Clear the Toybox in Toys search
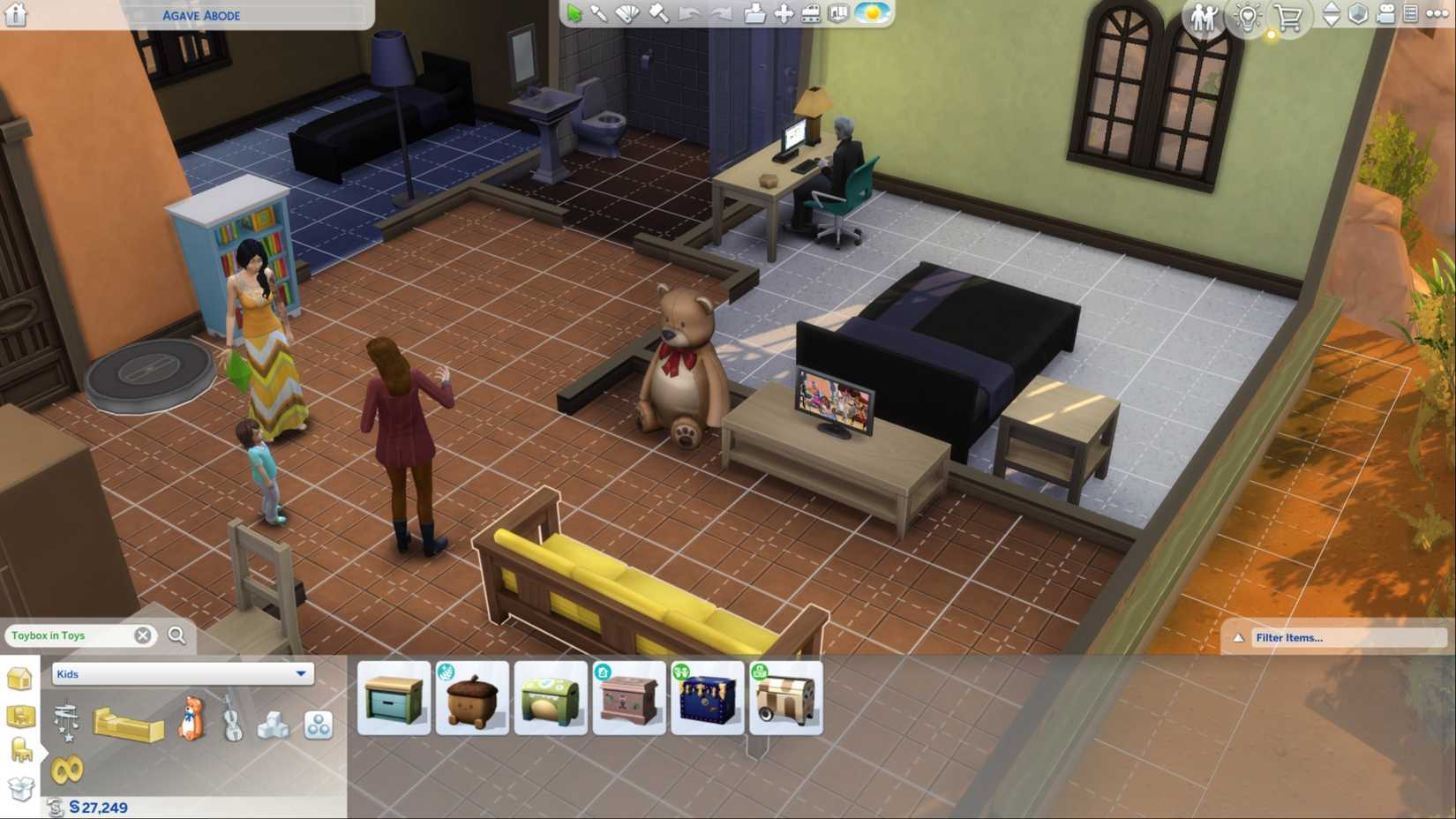The image size is (1456, 819). 142,635
